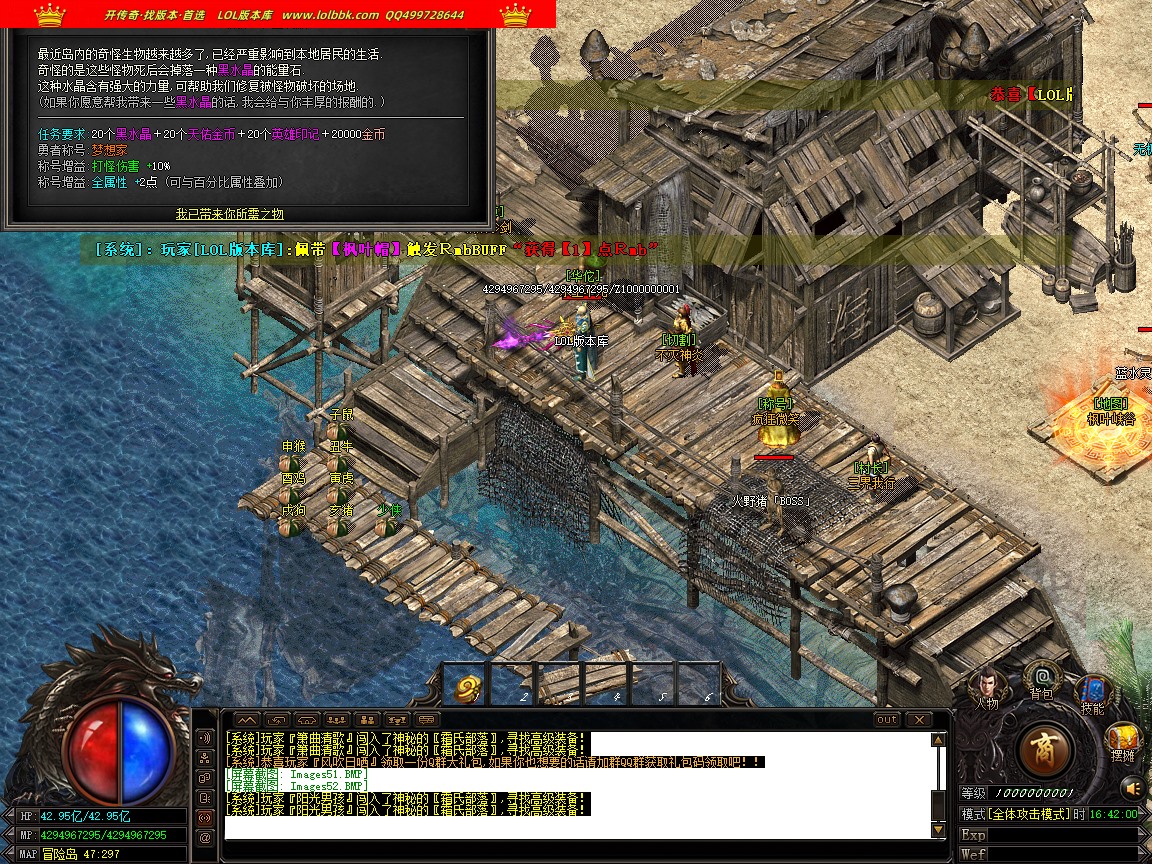The width and height of the screenshot is (1152, 864).
Task: Select the golden item in hotbar slot 1
Action: click(x=469, y=686)
